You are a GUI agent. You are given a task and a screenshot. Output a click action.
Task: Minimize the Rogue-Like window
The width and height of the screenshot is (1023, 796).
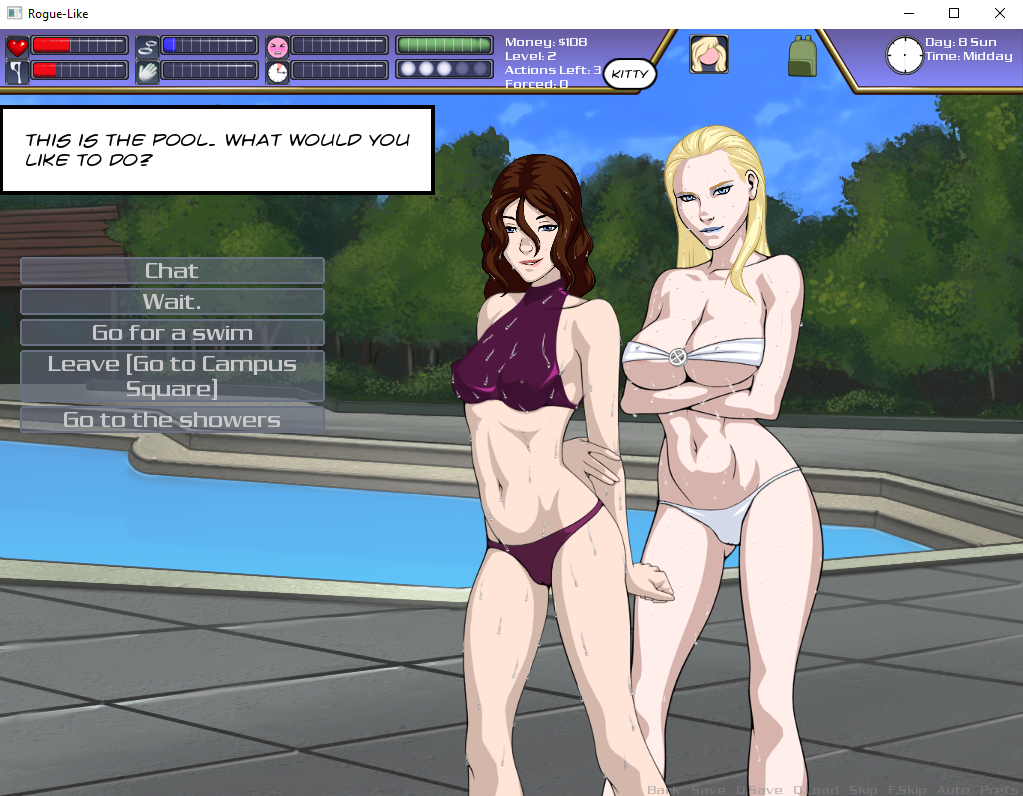click(x=909, y=14)
